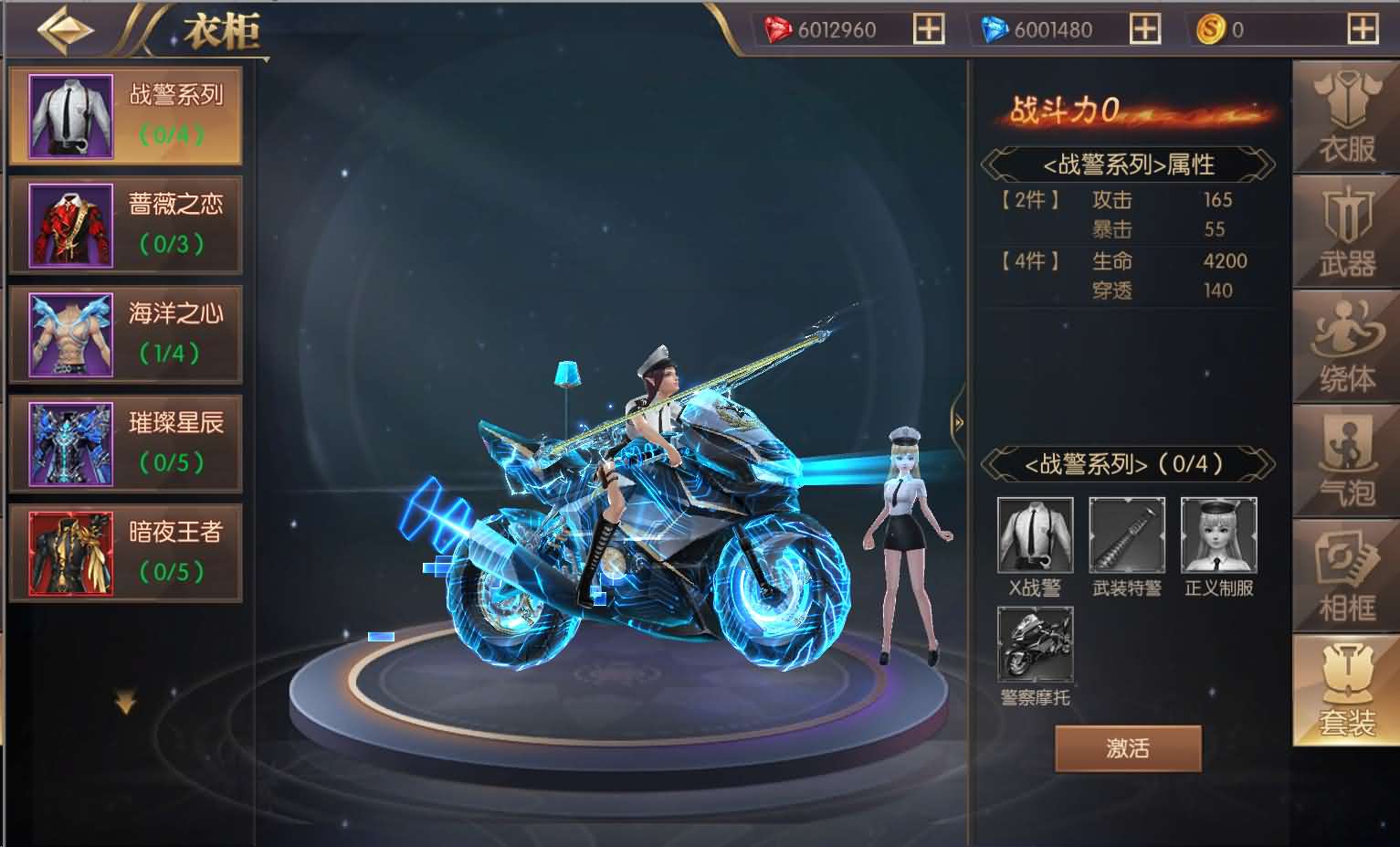Select the 警察摩托 mount item
Image resolution: width=1400 pixels, height=847 pixels.
1035,646
